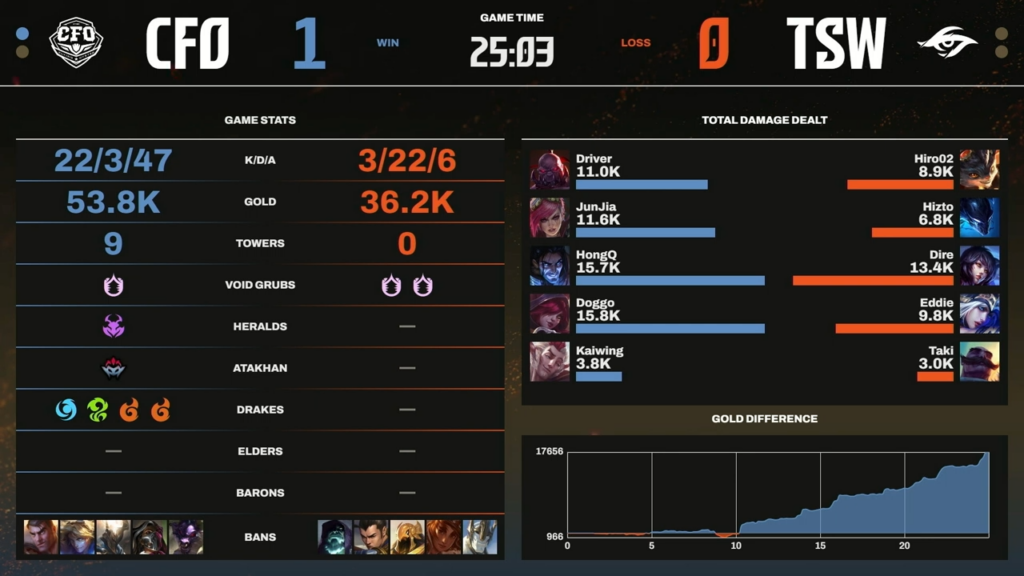Screen dimensions: 1024x576
Task: Choose Hizto's champion portrait
Action: click(x=979, y=218)
